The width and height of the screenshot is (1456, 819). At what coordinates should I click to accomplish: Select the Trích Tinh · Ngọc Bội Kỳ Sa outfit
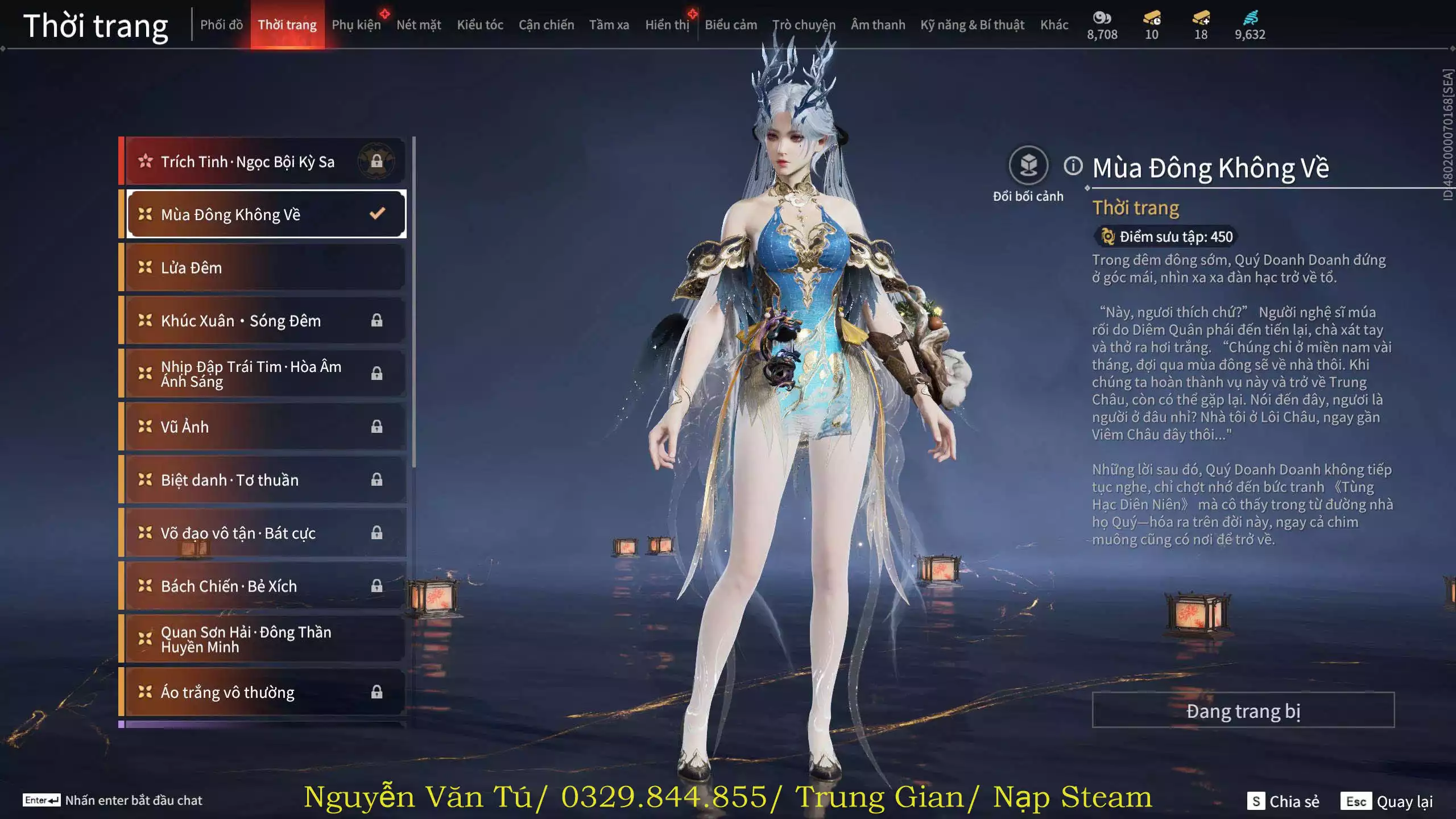(264, 162)
